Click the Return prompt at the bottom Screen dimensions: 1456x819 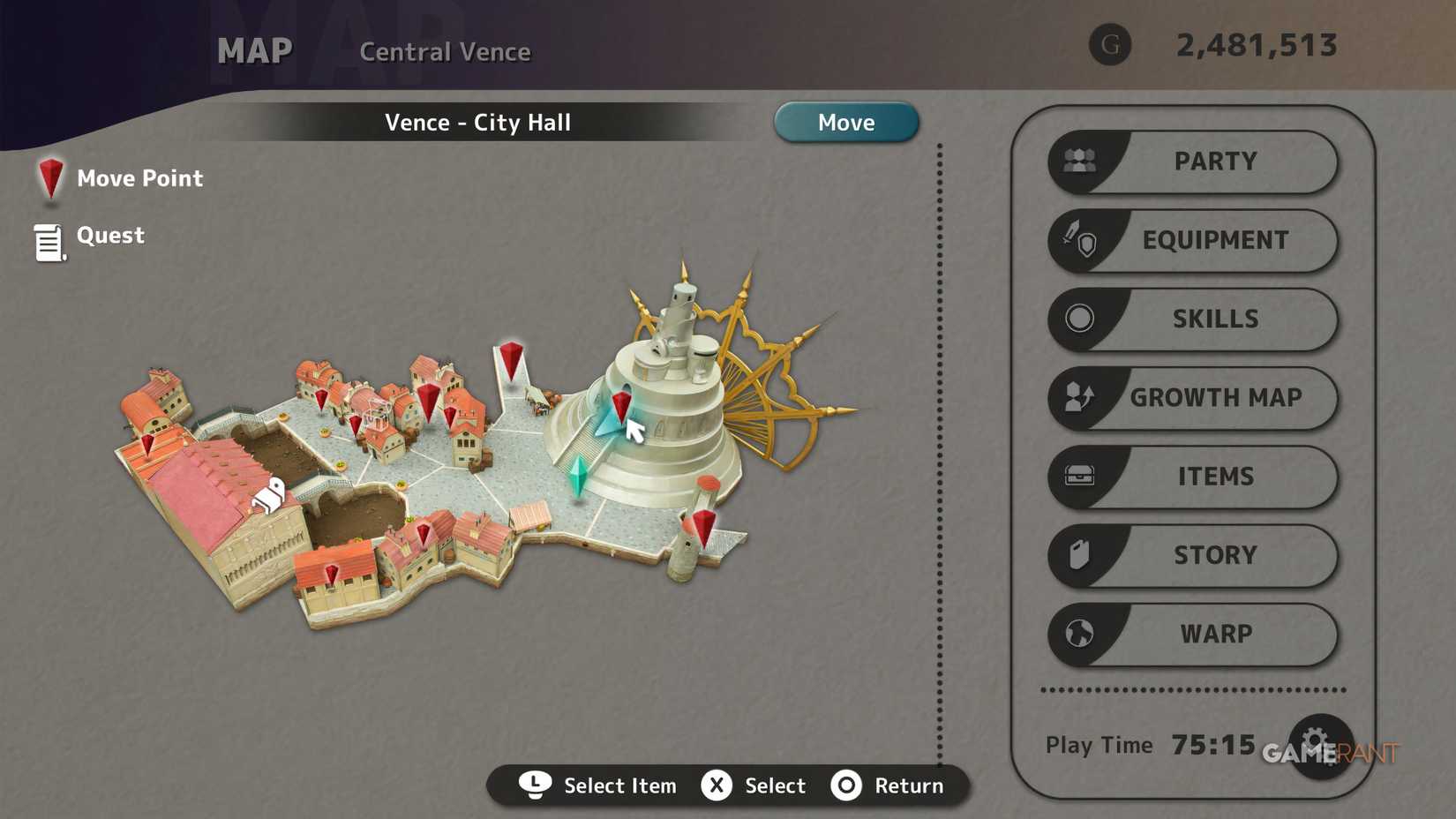[889, 785]
